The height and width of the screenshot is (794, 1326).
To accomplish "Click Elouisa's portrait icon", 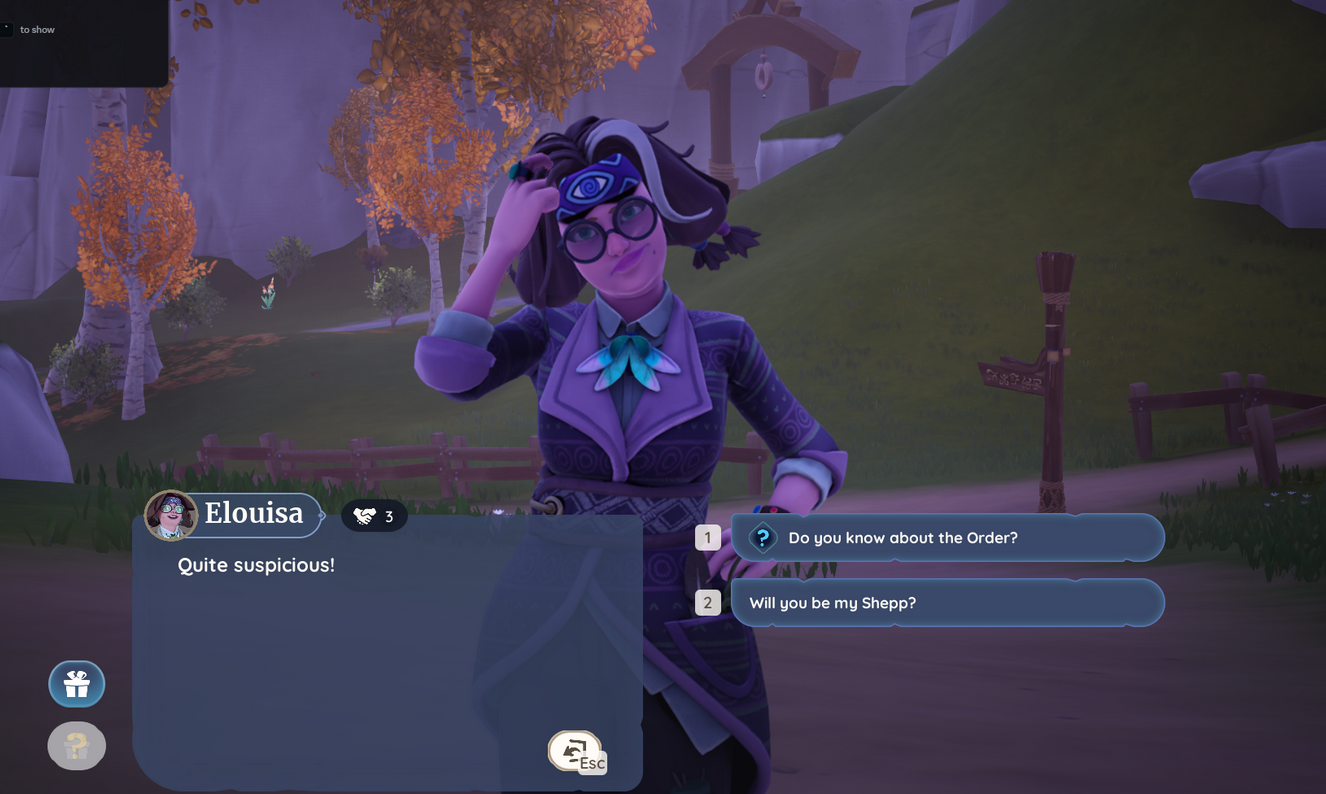I will click(x=171, y=515).
